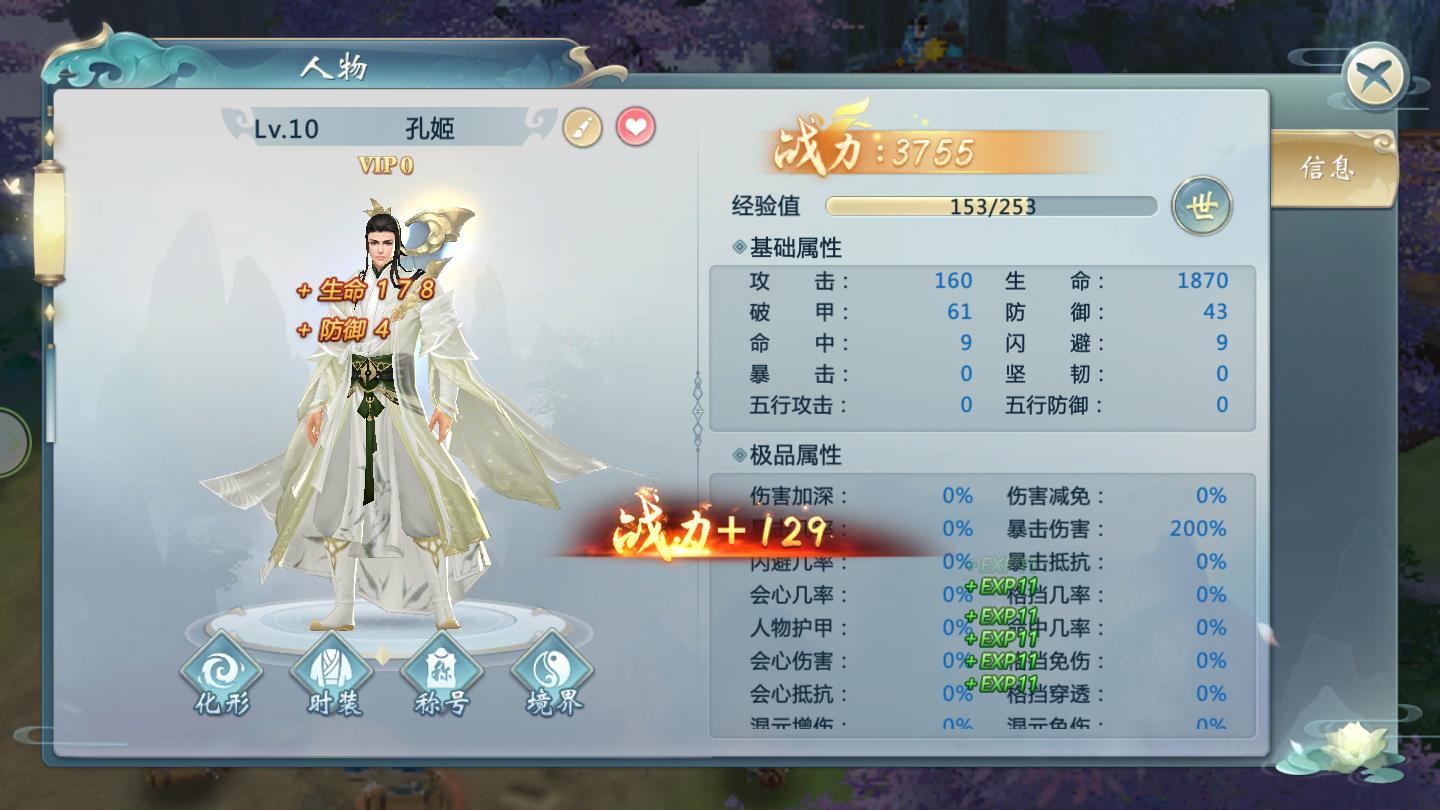Click the circular 世 icon beside experience bar

(x=1205, y=205)
